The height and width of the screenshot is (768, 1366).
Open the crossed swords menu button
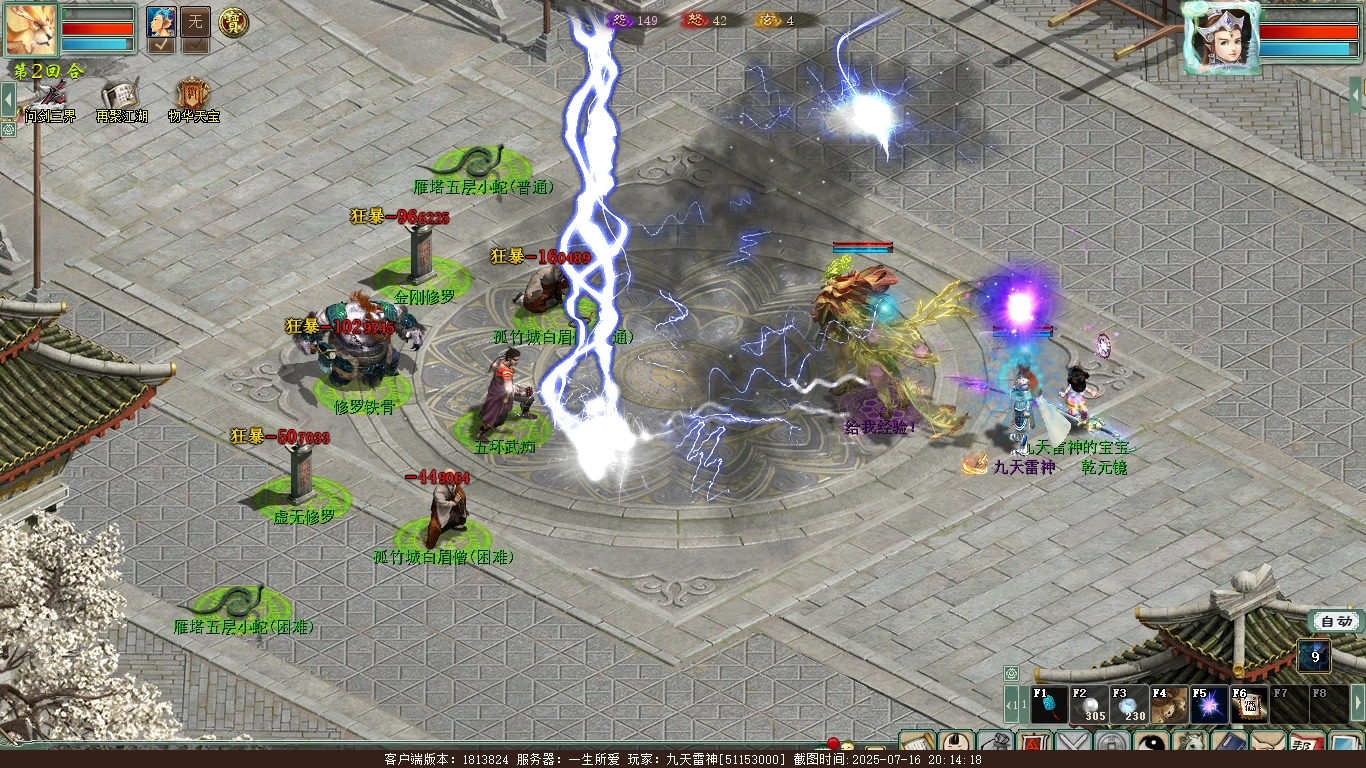tap(1073, 744)
